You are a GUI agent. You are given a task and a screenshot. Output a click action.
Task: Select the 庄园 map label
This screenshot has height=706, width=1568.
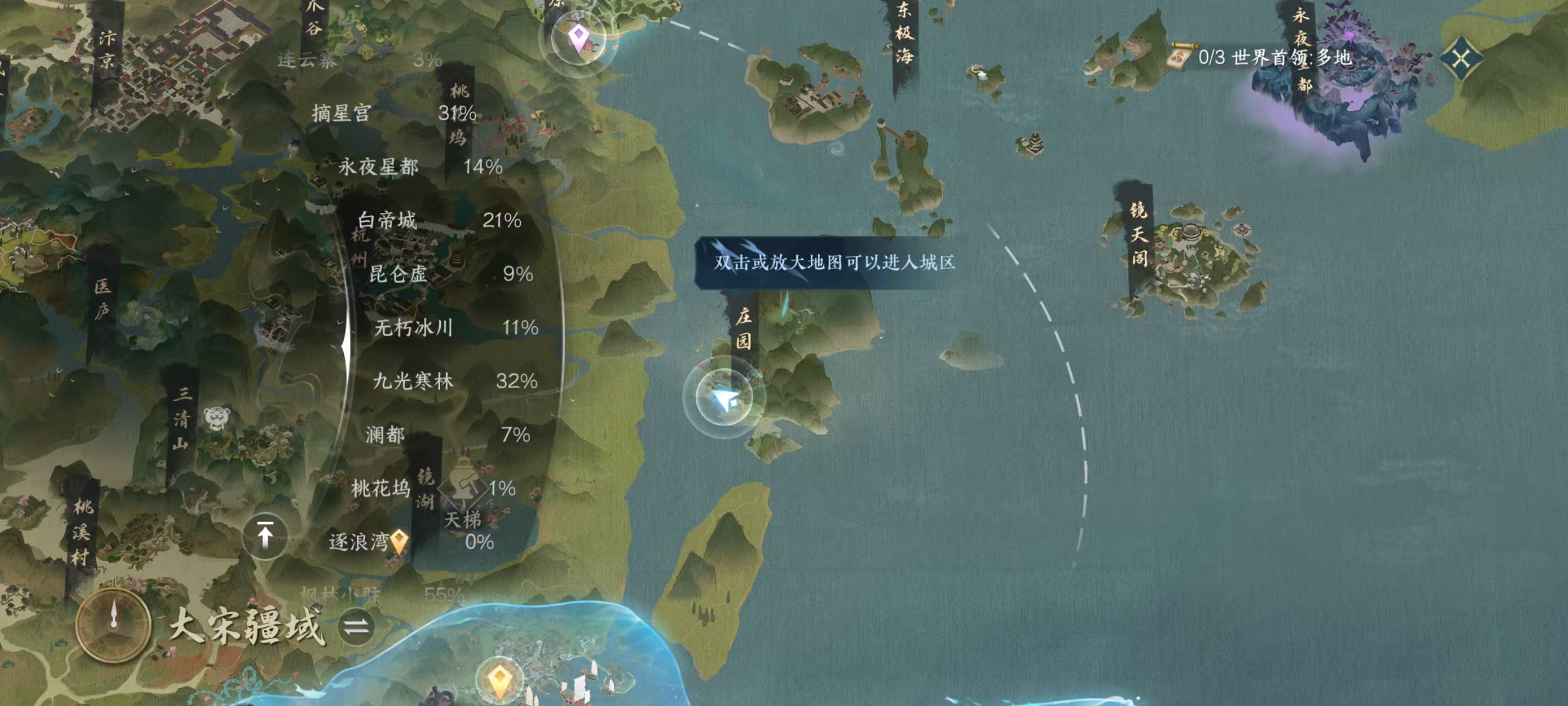tap(744, 328)
